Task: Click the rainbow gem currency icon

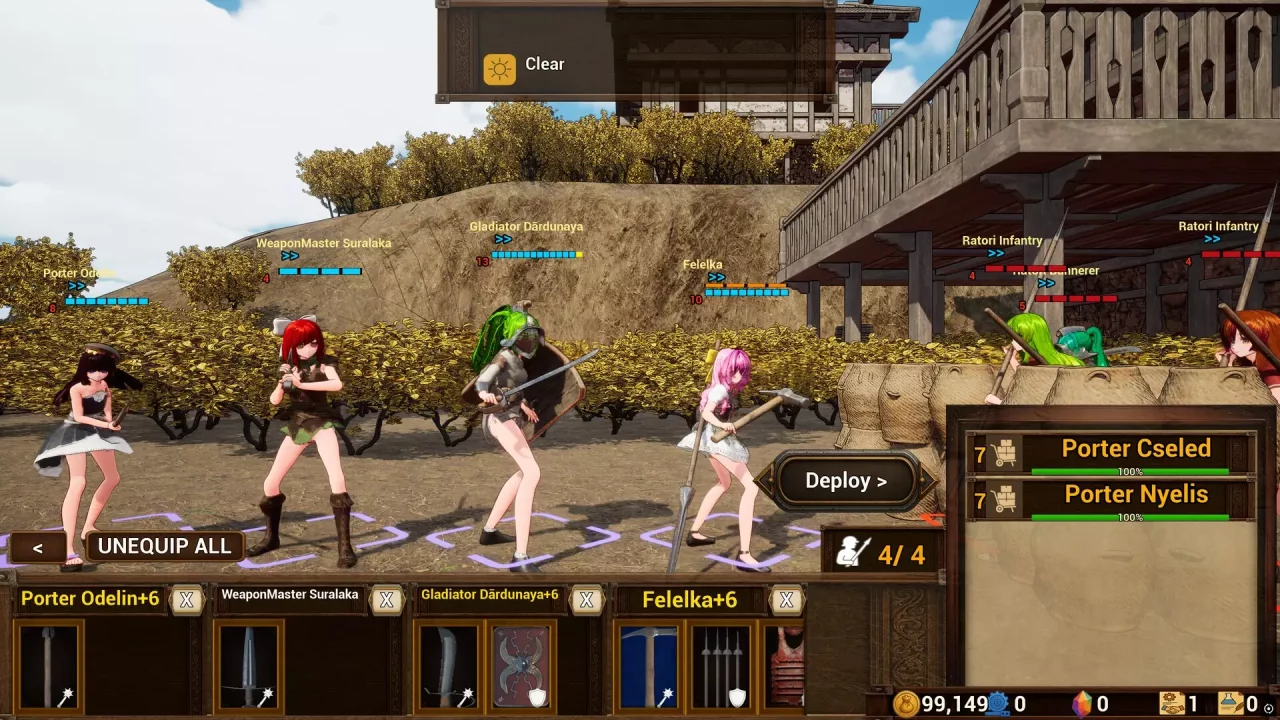Action: pyautogui.click(x=1082, y=704)
